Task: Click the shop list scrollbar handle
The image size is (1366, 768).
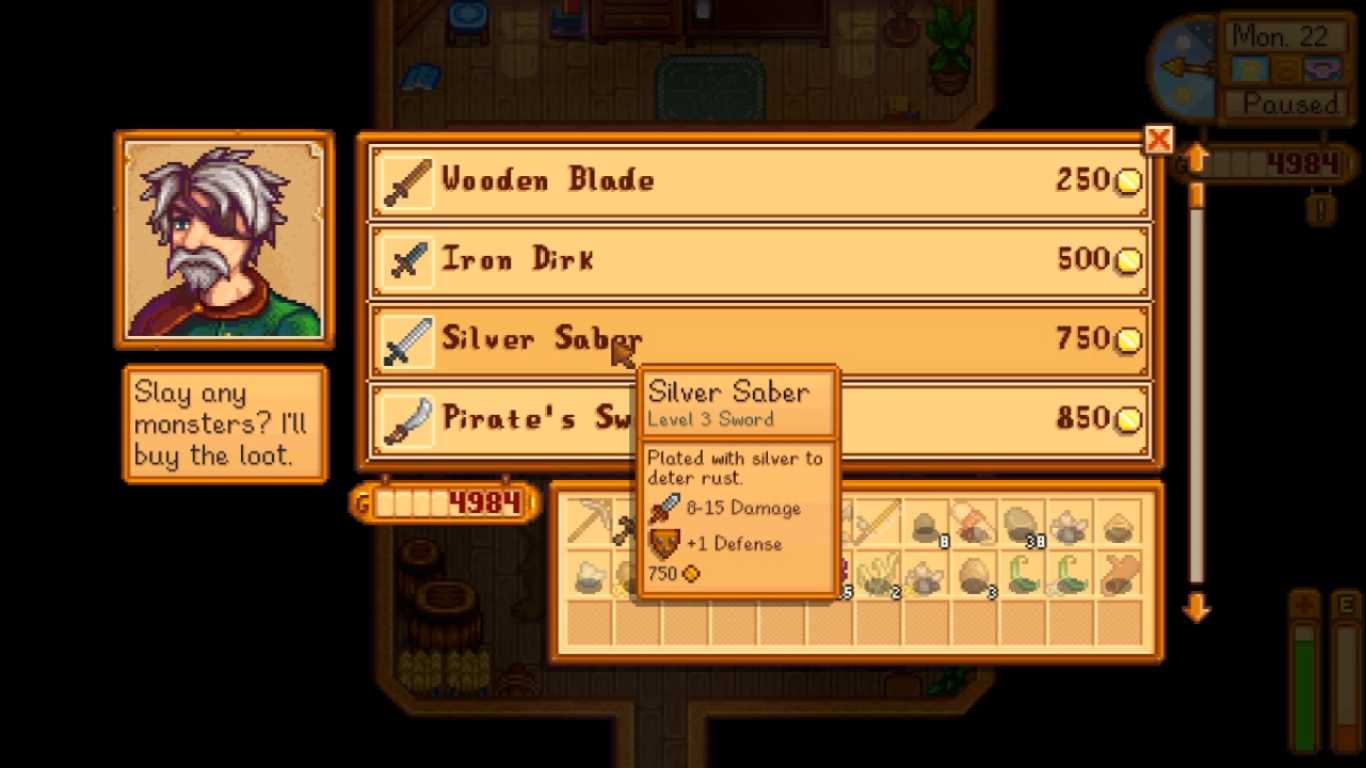Action: click(x=1196, y=196)
